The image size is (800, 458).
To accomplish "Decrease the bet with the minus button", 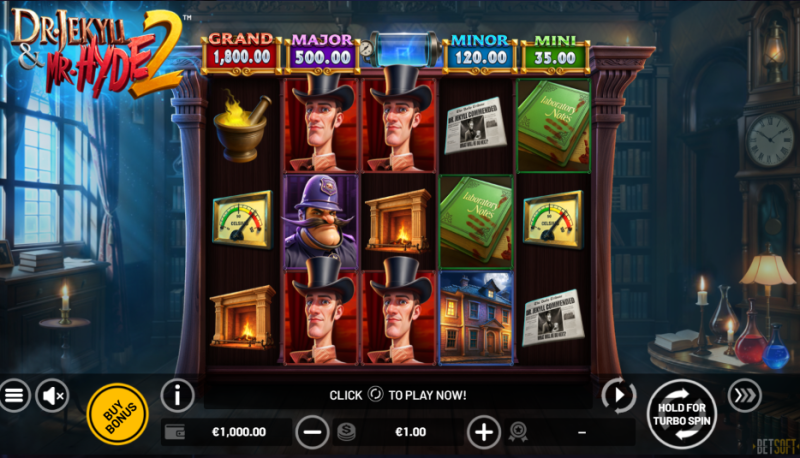I will (x=313, y=432).
